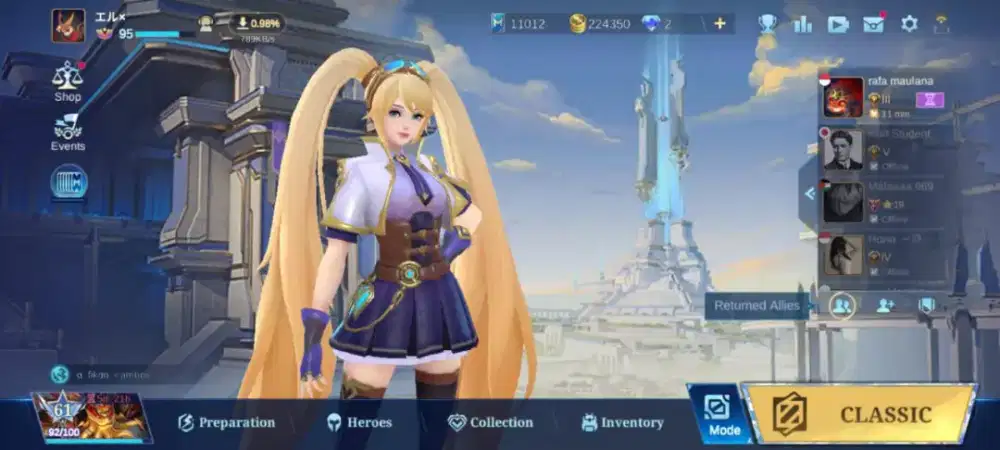
Task: Open the Shop
Action: (68, 81)
